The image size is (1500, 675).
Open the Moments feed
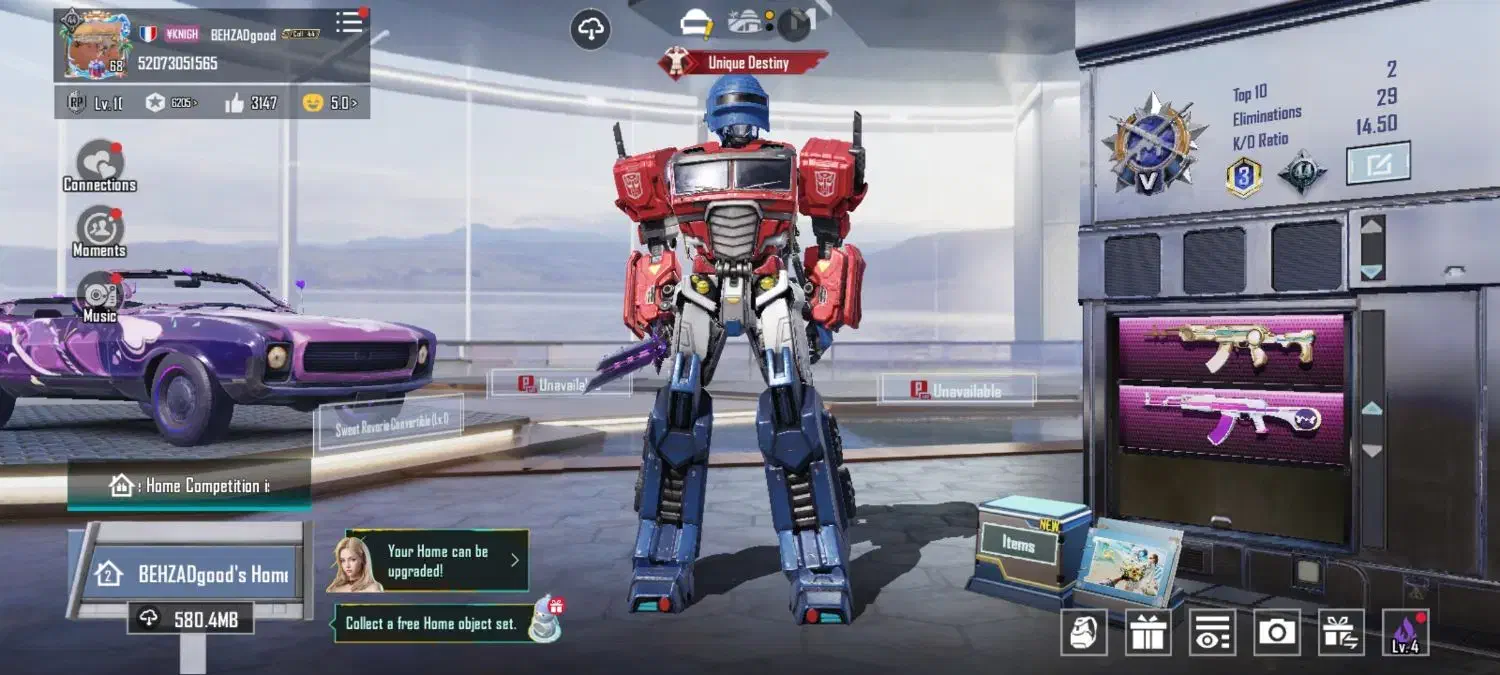pyautogui.click(x=100, y=232)
